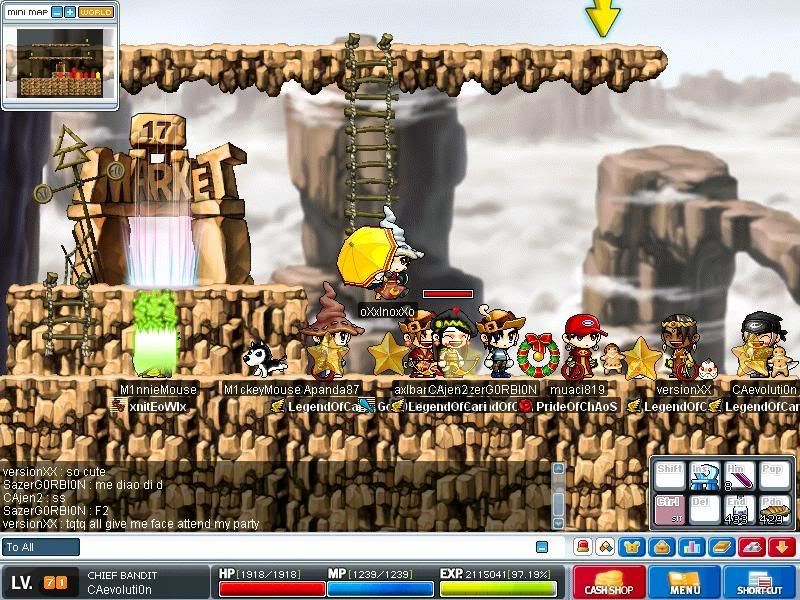Click the minimap plus button

(x=70, y=12)
